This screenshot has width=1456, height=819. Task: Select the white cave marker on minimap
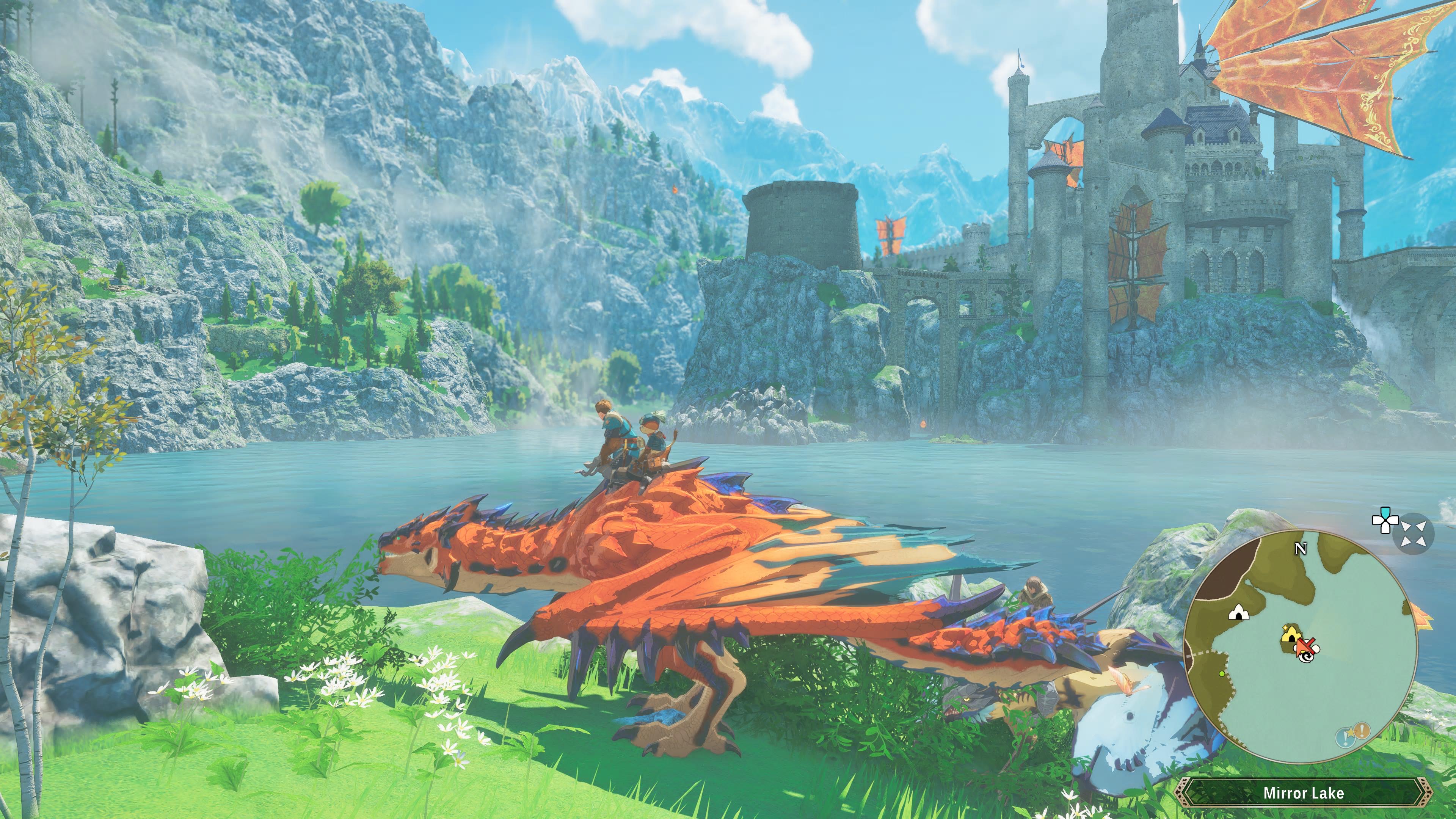pyautogui.click(x=1239, y=612)
